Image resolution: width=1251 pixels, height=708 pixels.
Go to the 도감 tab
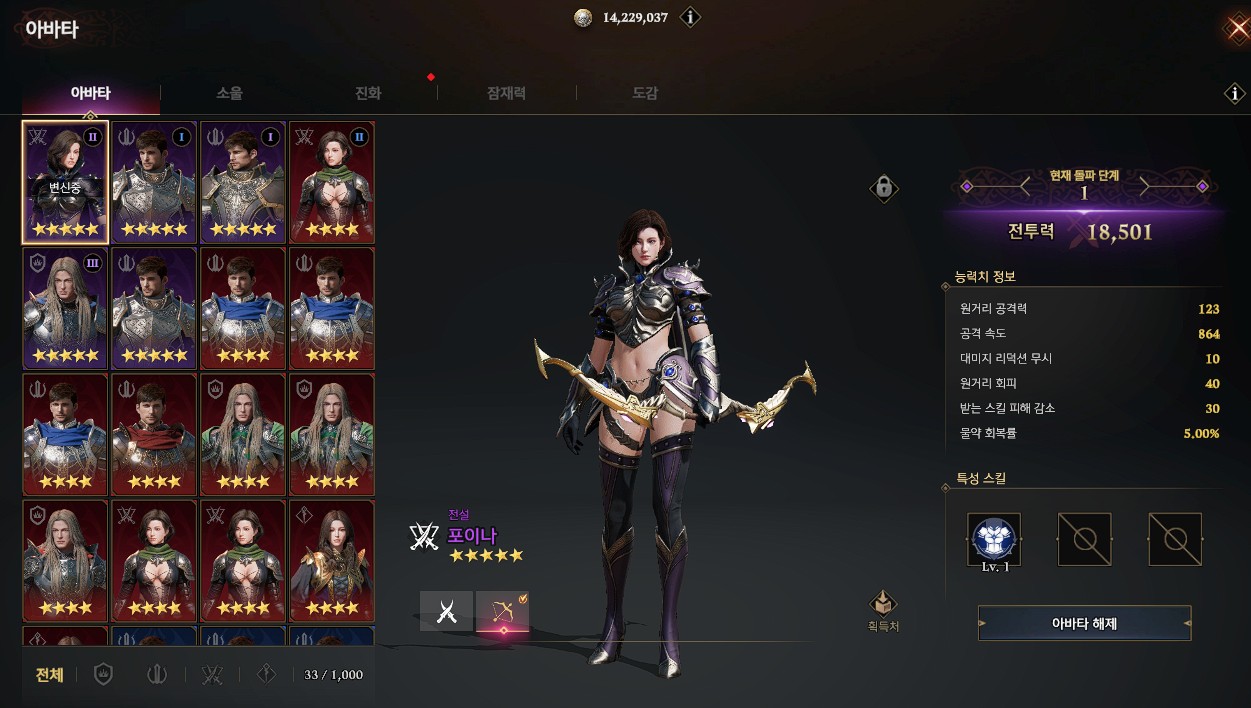coord(645,94)
